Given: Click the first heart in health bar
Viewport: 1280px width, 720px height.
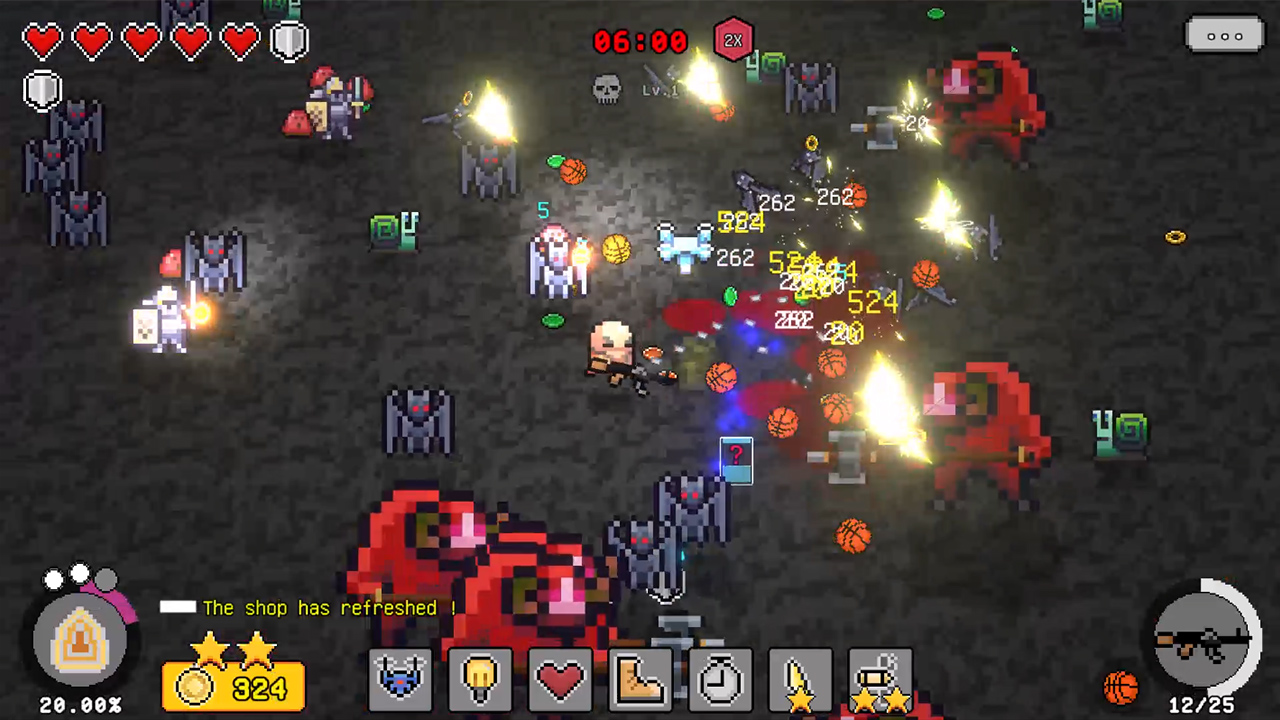Looking at the screenshot, I should tap(43, 40).
